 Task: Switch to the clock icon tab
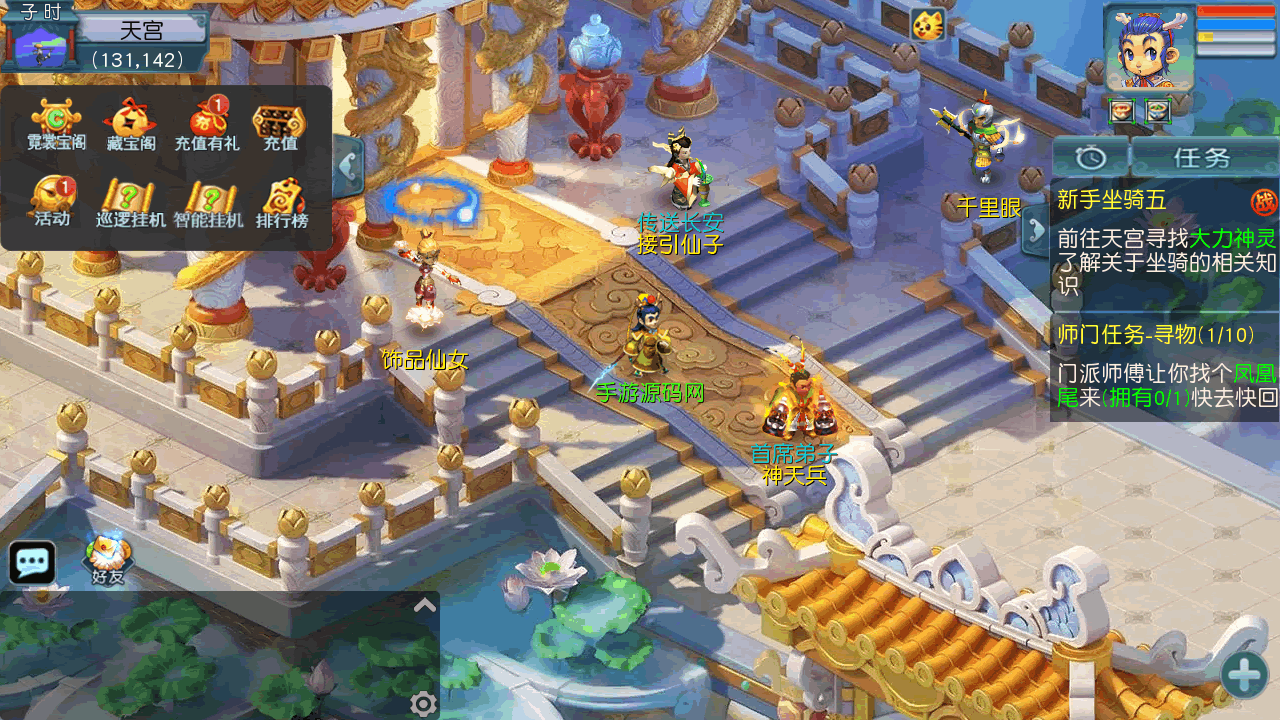(x=1090, y=157)
